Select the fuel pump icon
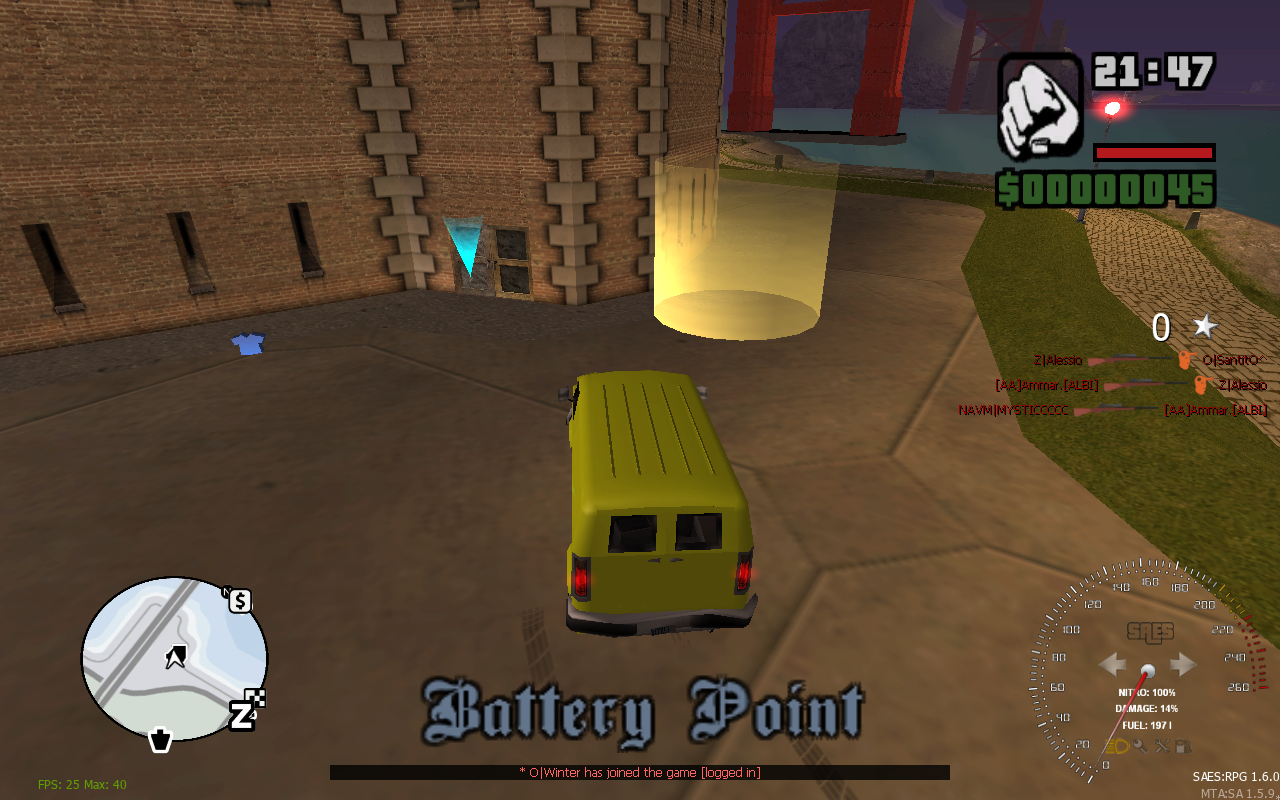 pos(1182,746)
